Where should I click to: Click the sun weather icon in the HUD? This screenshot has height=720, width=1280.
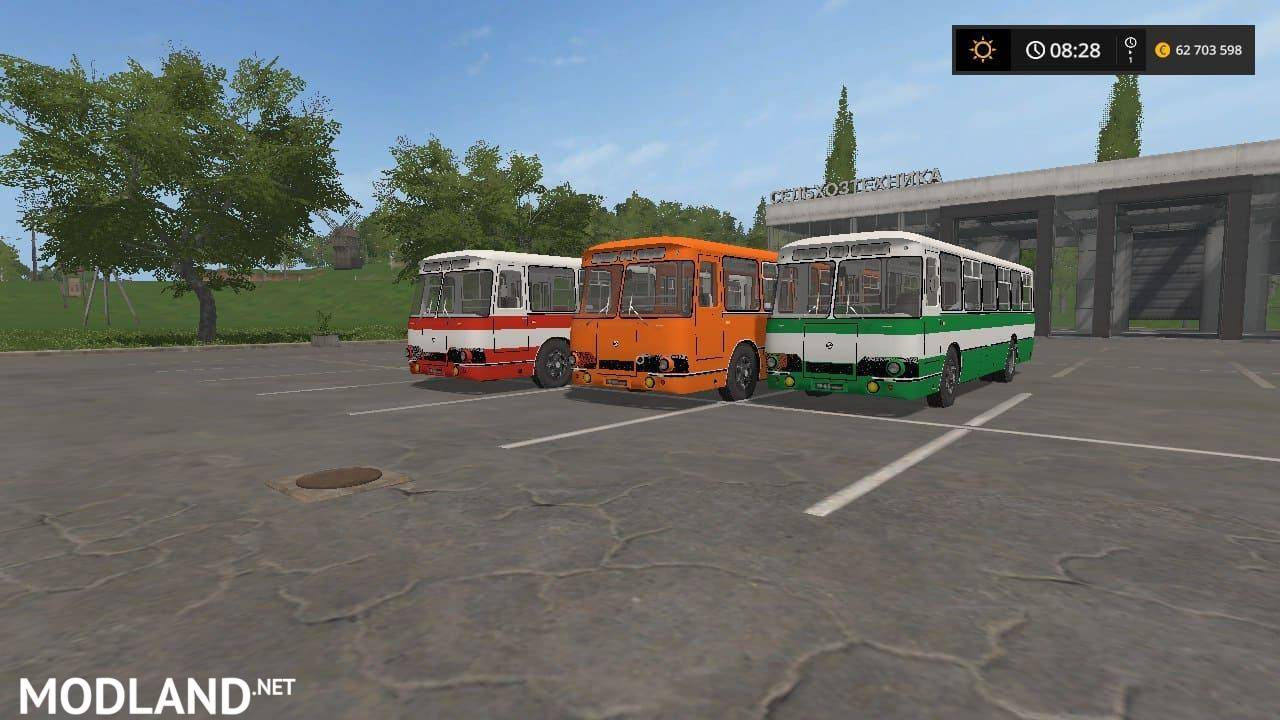[982, 48]
